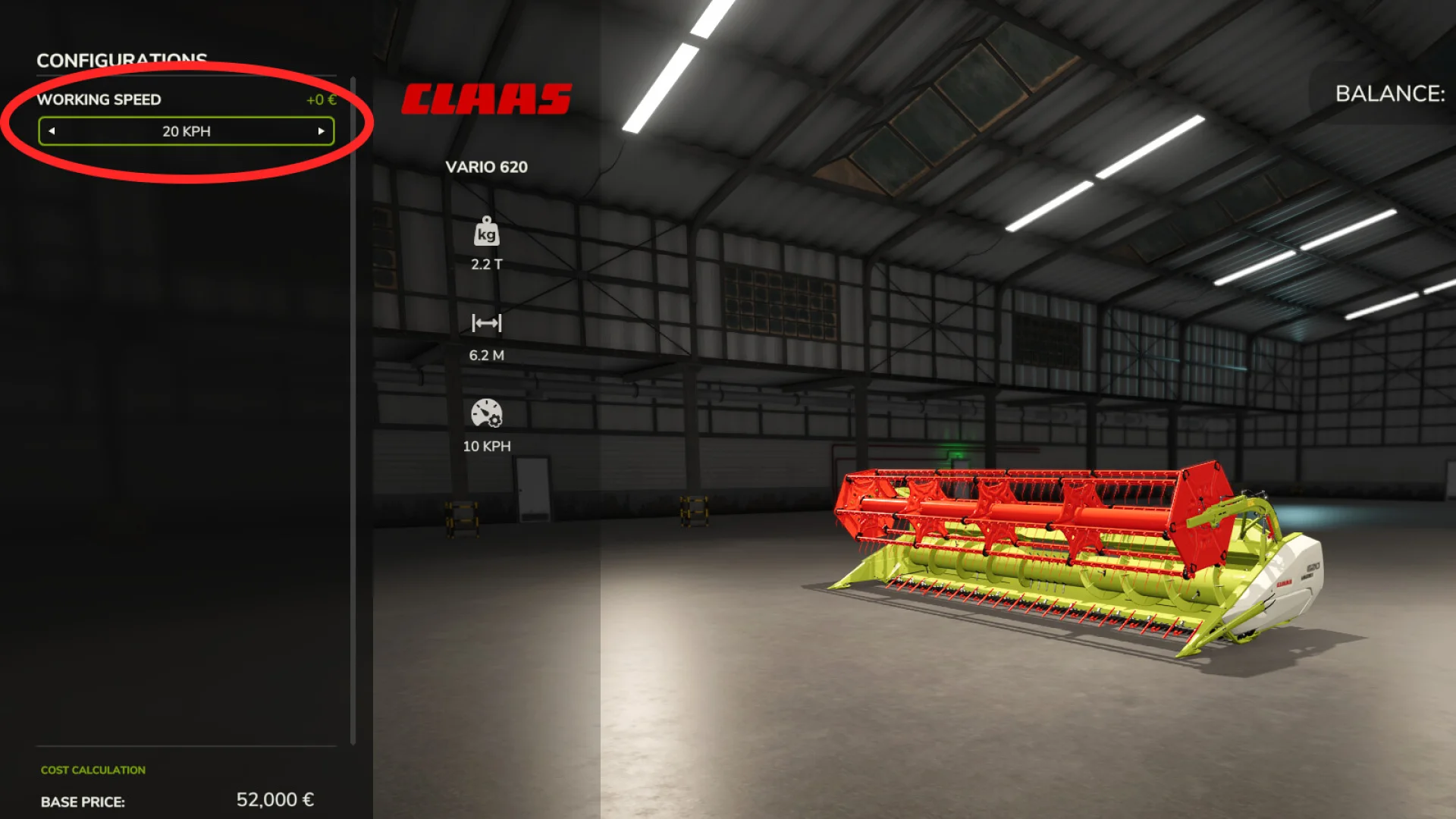Screen dimensions: 1456x819
Task: Expand the CONFIGURATIONS section header
Action: [123, 61]
